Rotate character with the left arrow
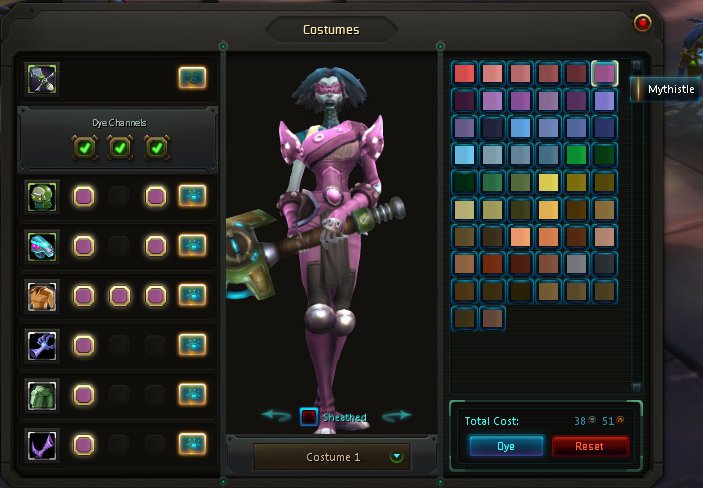 click(x=276, y=415)
